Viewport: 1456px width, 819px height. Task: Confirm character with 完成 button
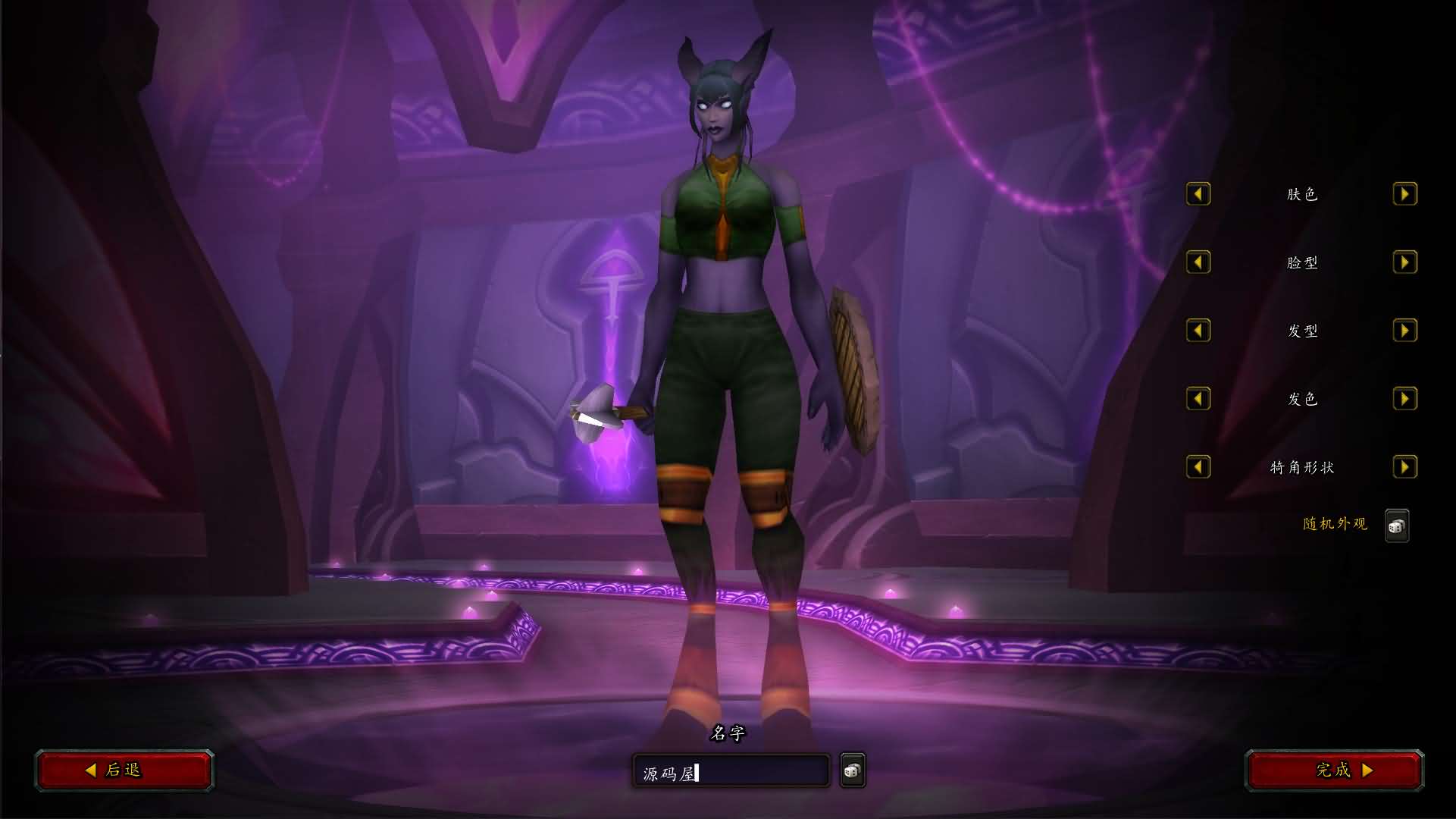1335,770
